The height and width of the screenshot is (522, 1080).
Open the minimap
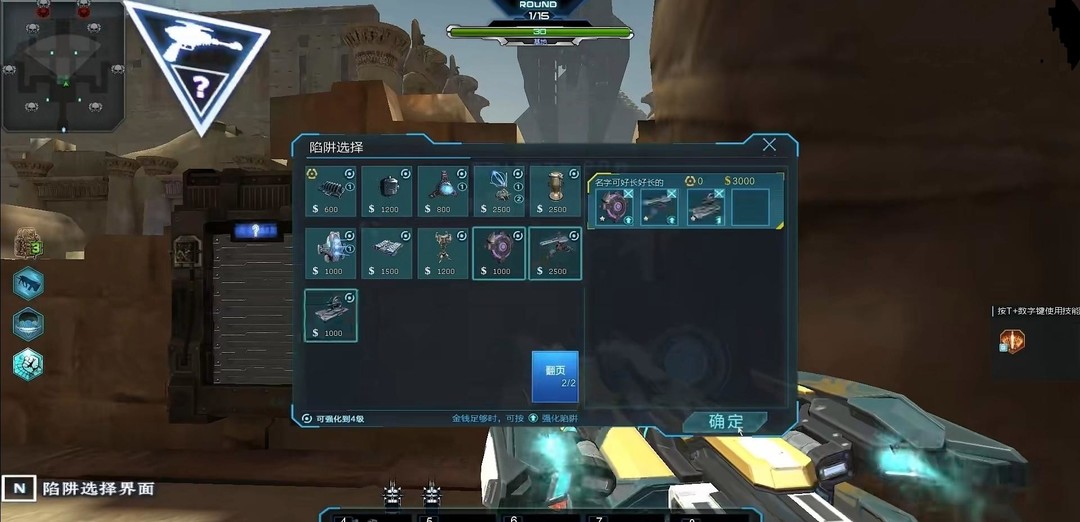(62, 66)
